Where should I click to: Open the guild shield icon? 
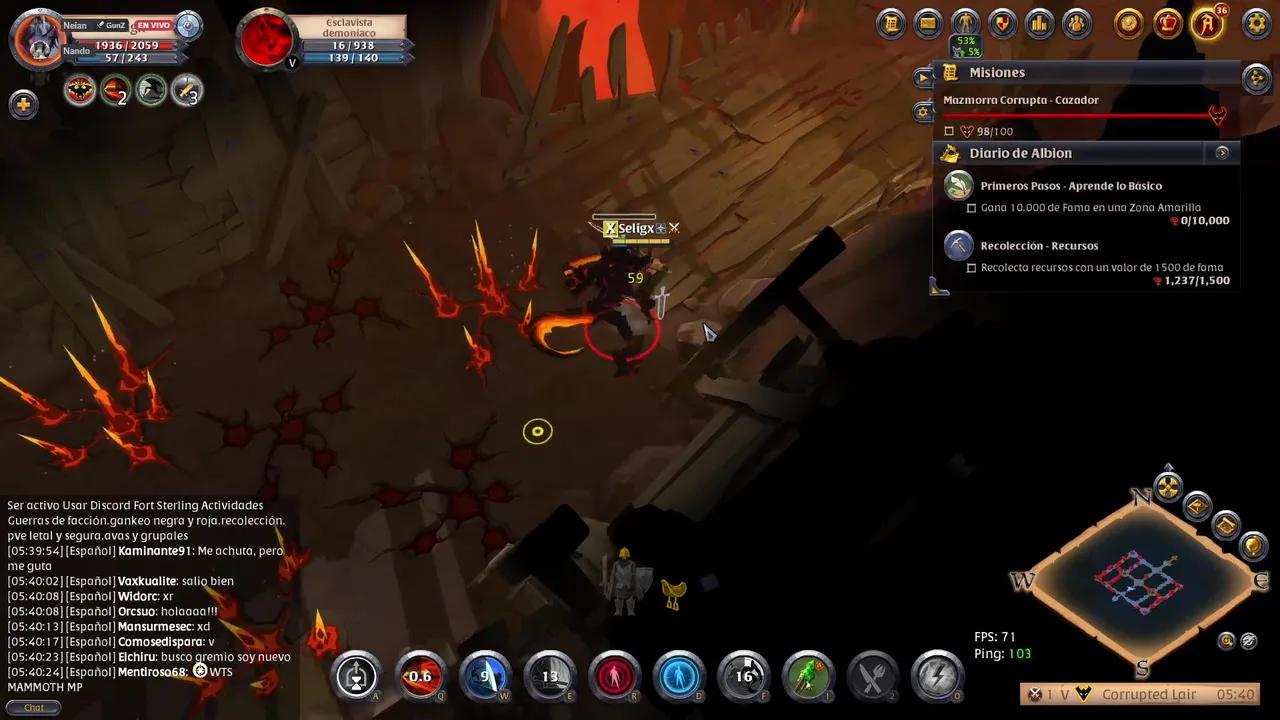[1002, 23]
